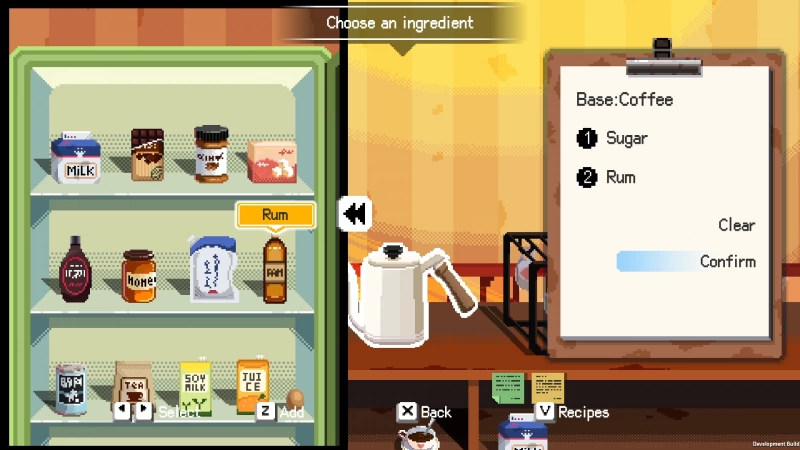Select the Honey jar
The image size is (800, 450).
coord(139,276)
